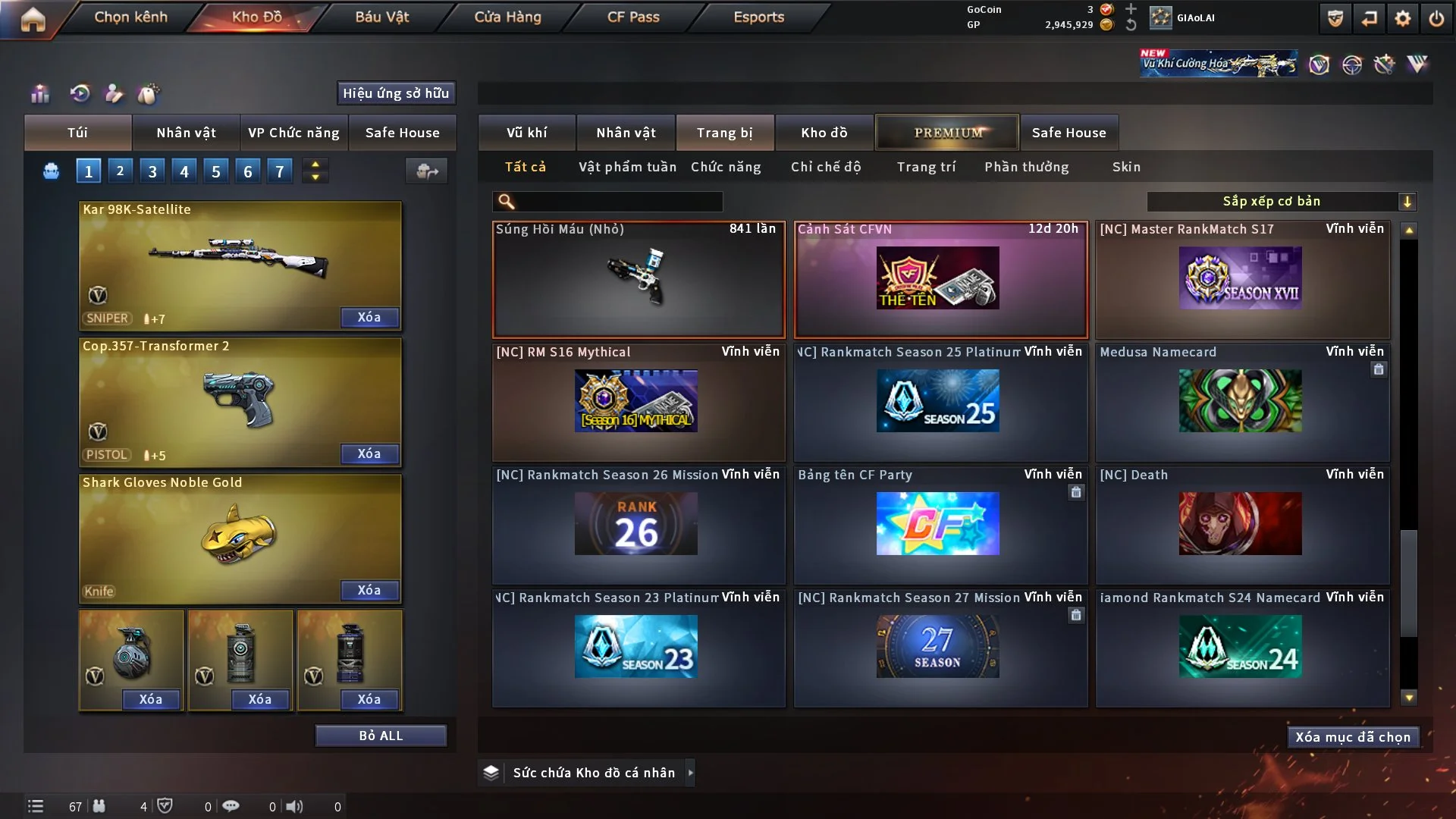This screenshot has height=819, width=1456.
Task: Open the gear settings icon
Action: [x=1402, y=18]
